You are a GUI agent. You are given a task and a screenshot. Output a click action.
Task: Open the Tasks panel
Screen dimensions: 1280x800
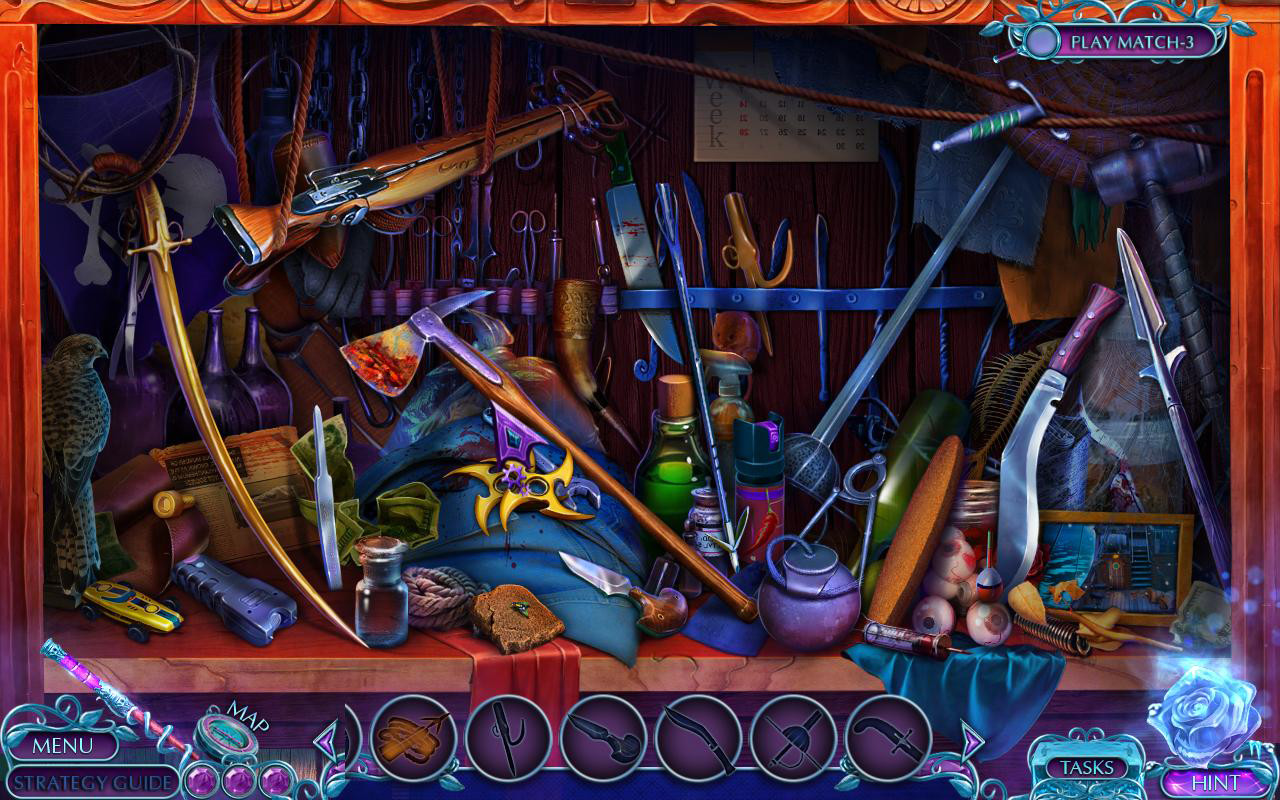click(x=1087, y=767)
